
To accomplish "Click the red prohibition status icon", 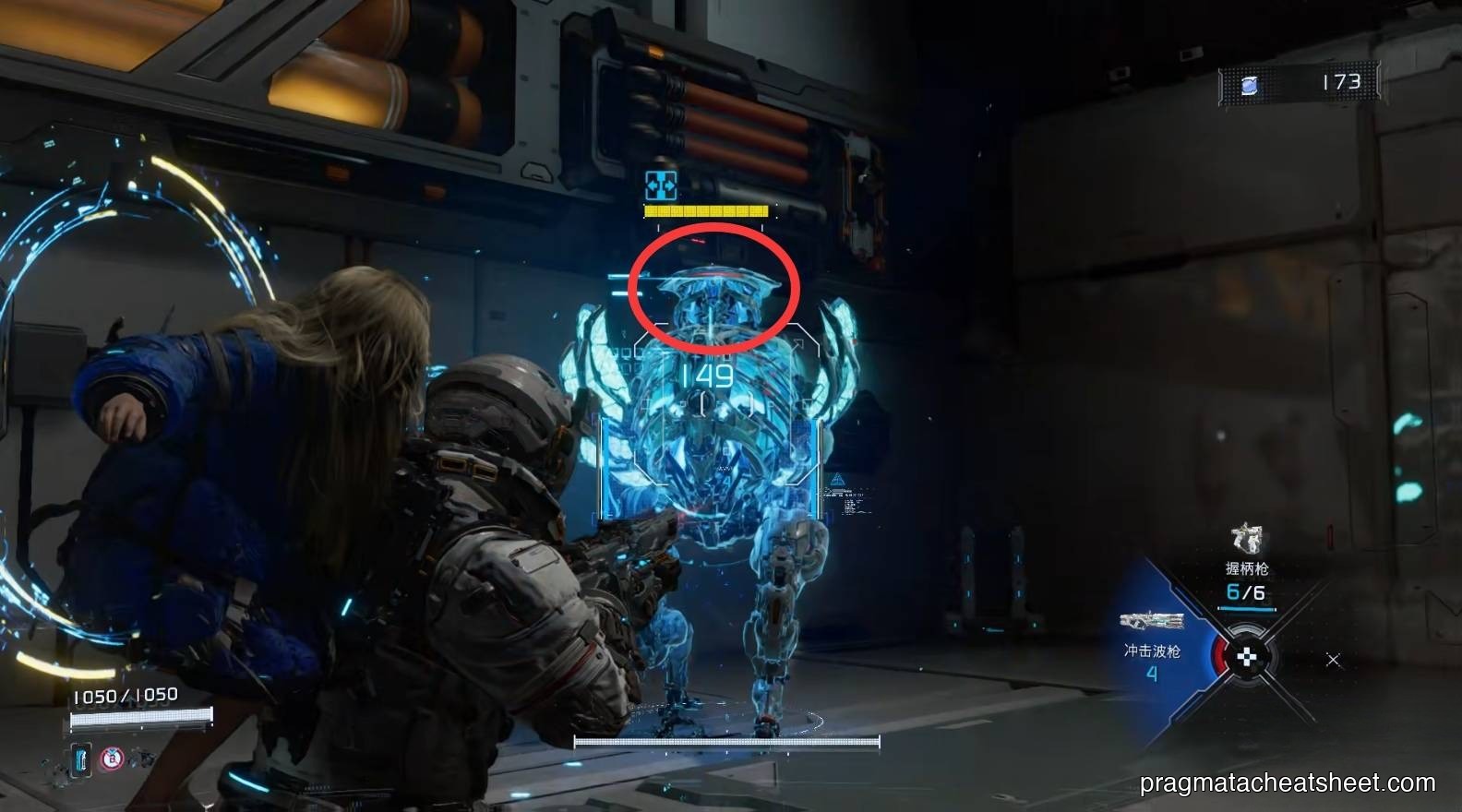I will (113, 758).
